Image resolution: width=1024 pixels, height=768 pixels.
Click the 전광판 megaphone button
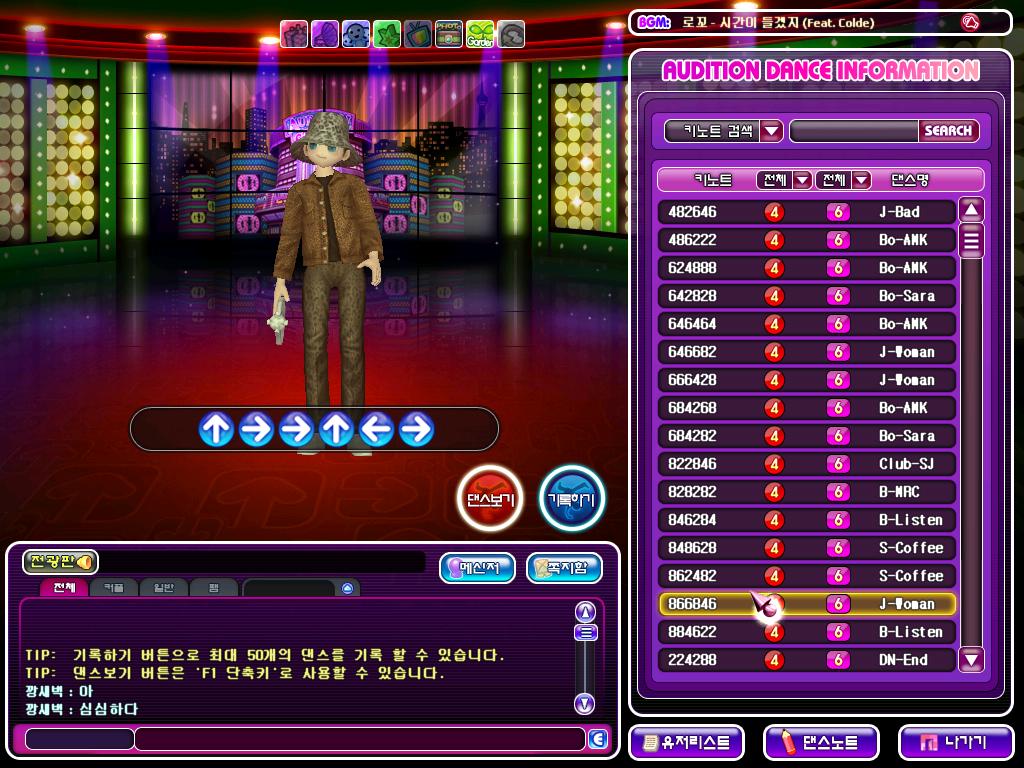point(60,562)
